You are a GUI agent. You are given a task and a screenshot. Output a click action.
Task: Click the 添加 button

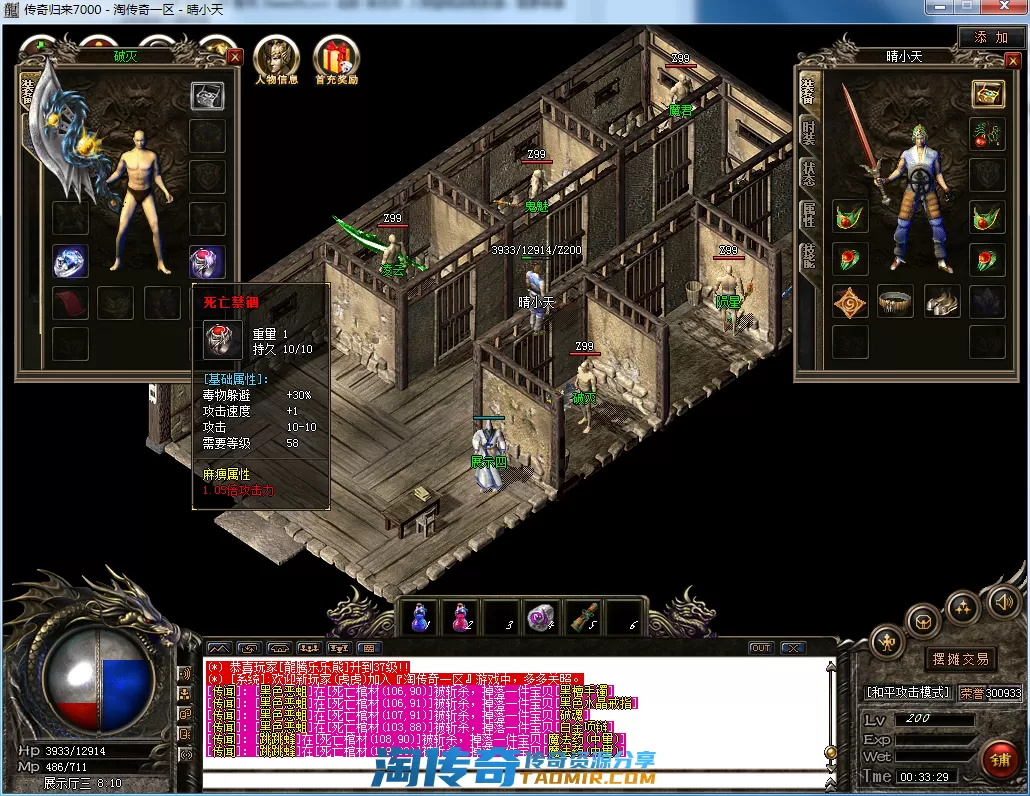click(x=991, y=37)
